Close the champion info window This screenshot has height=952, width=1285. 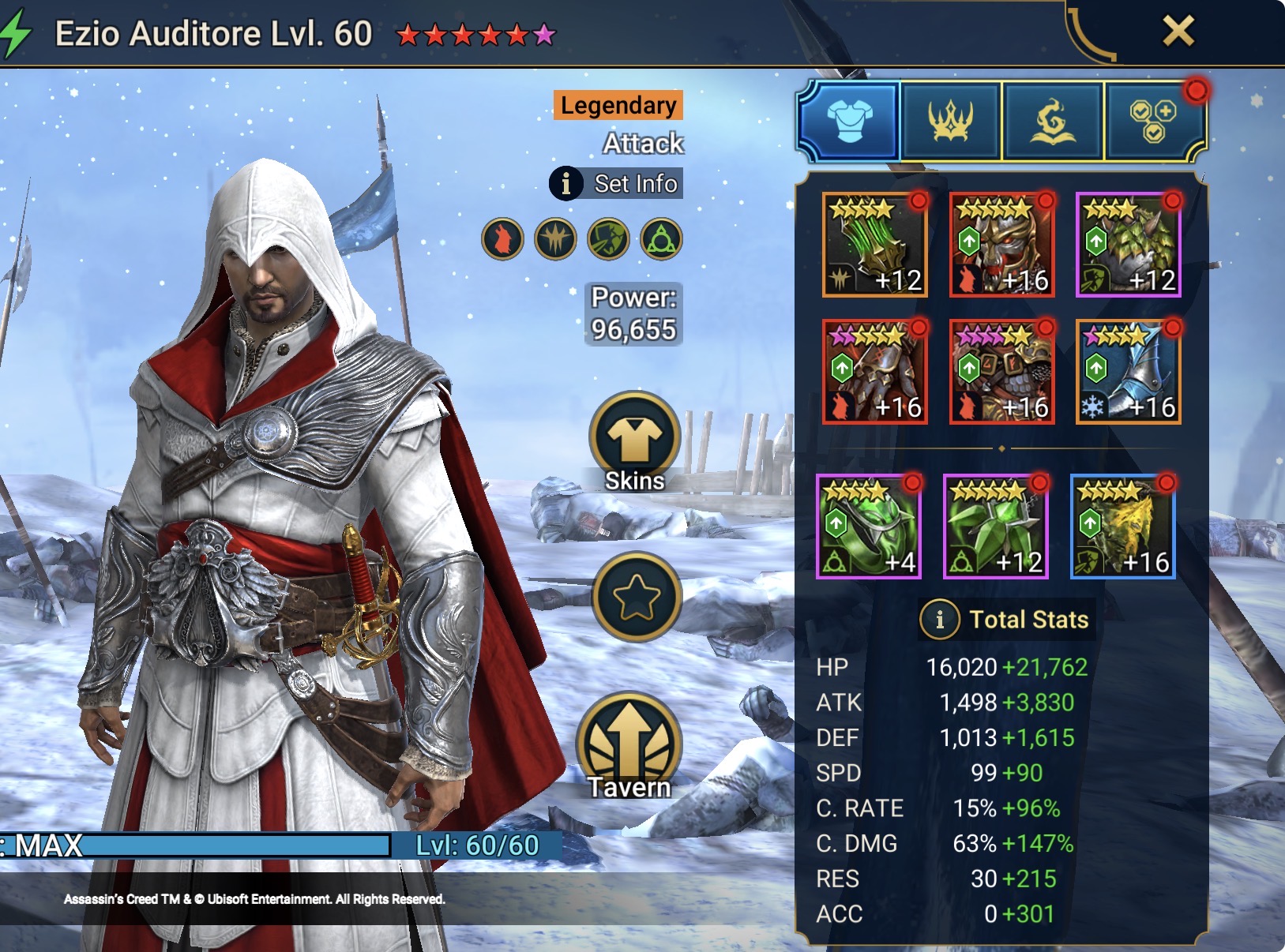point(1178,32)
